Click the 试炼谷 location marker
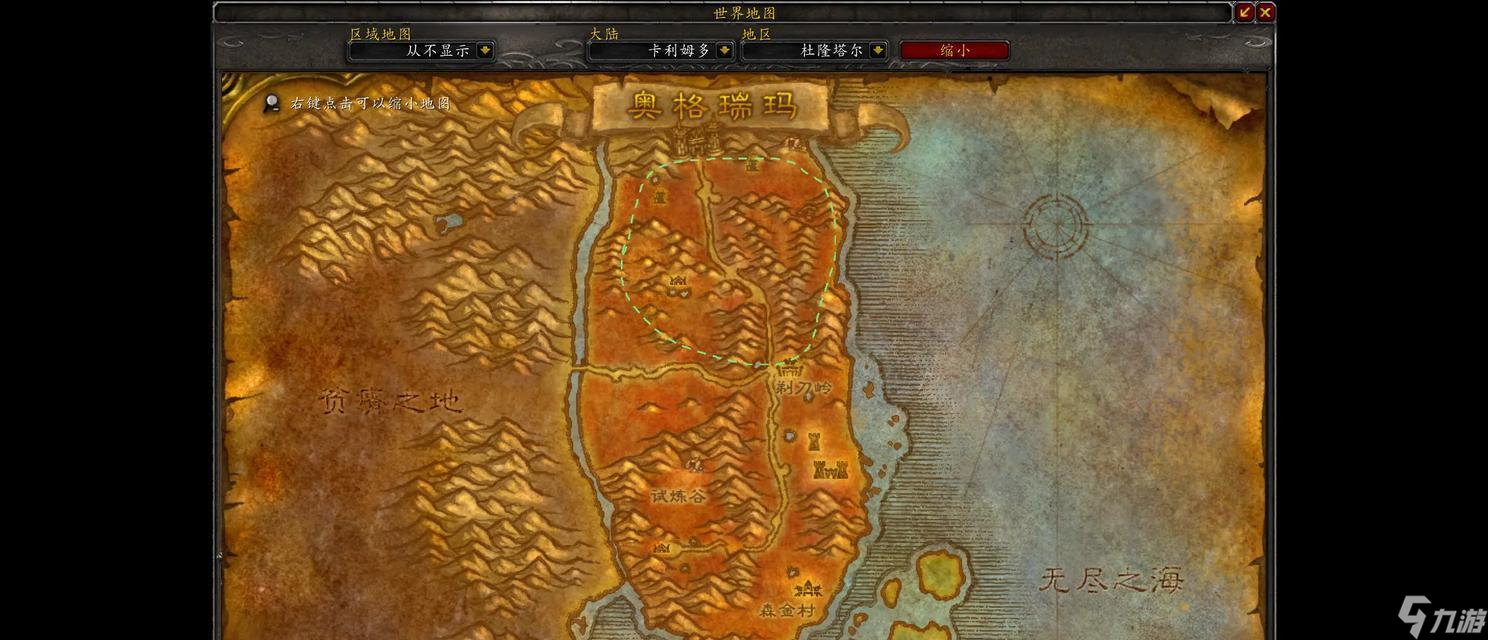1488x640 pixels. [694, 464]
